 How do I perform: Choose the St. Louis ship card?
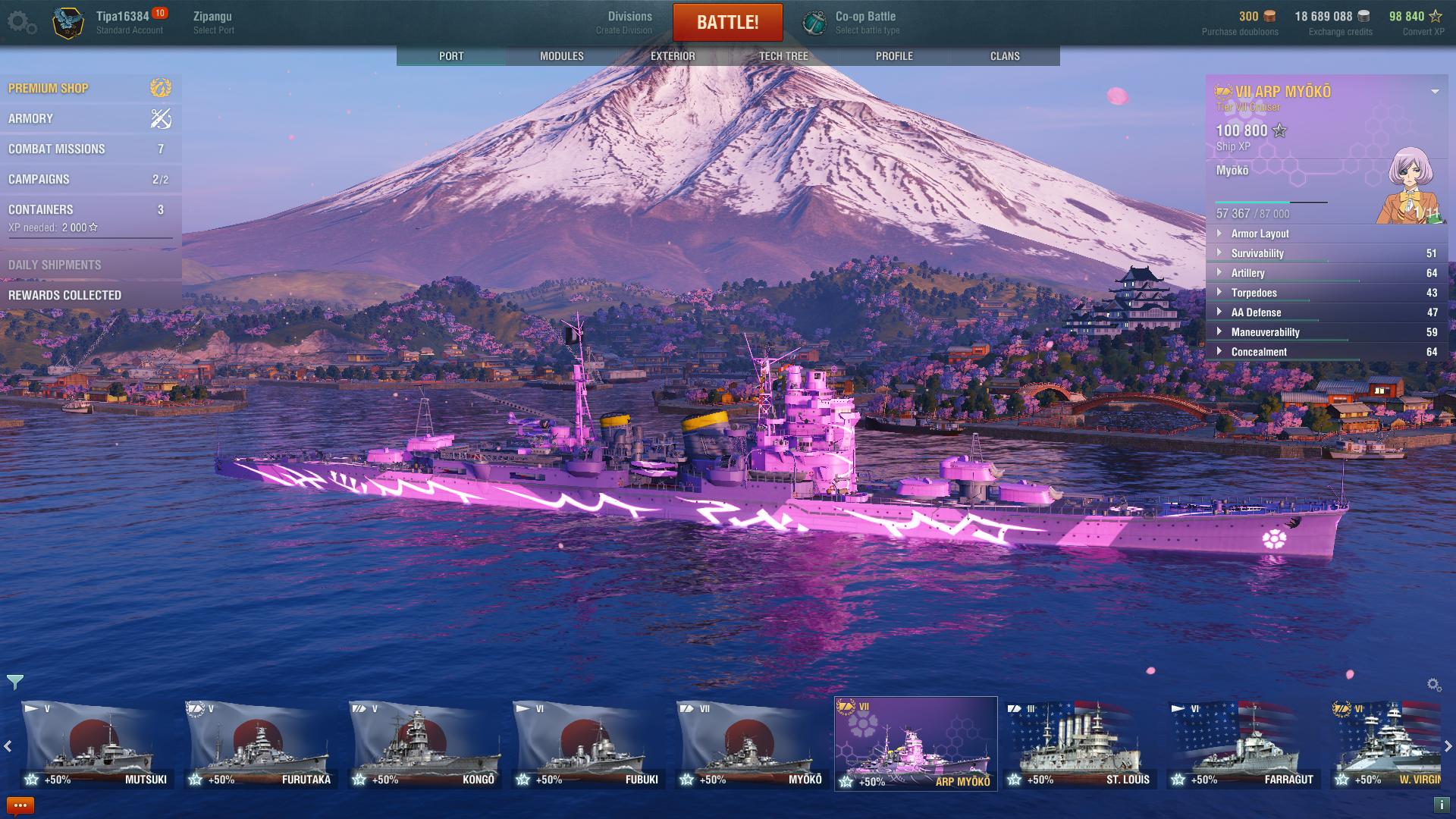point(1079,743)
